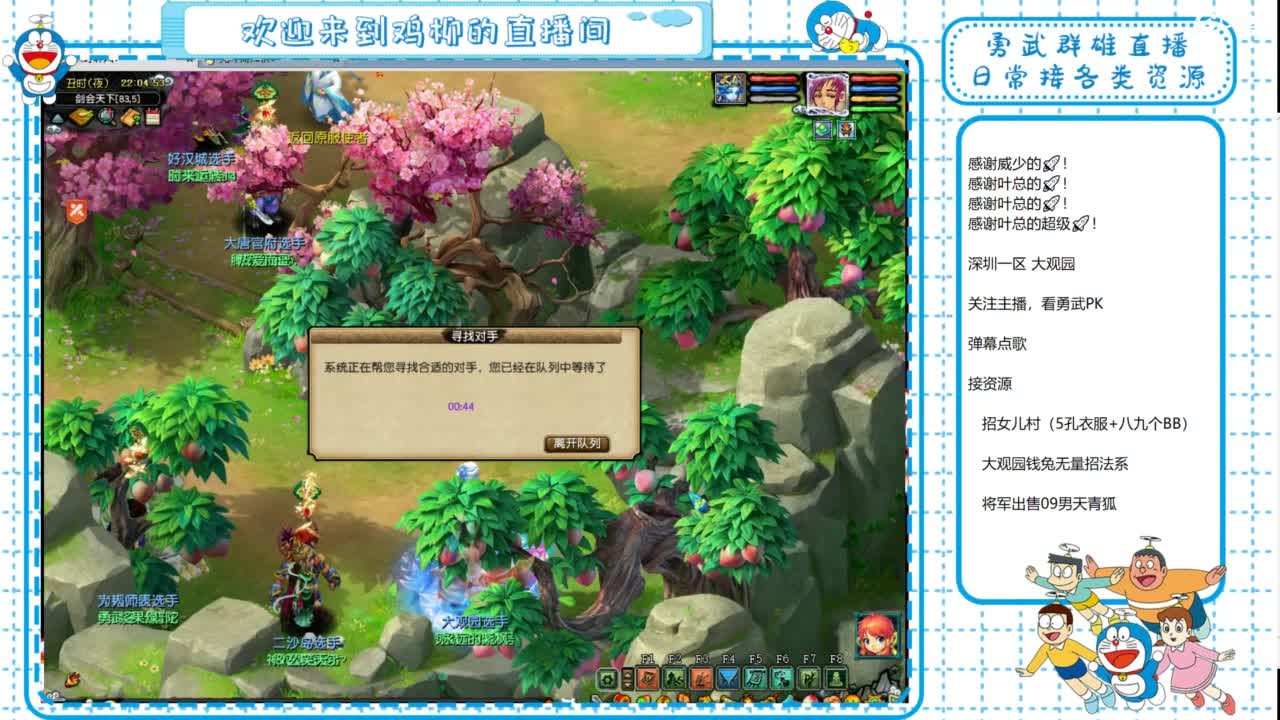1280x720 pixels.
Task: Collapse the skill bar with the down arrow
Action: tap(627, 683)
